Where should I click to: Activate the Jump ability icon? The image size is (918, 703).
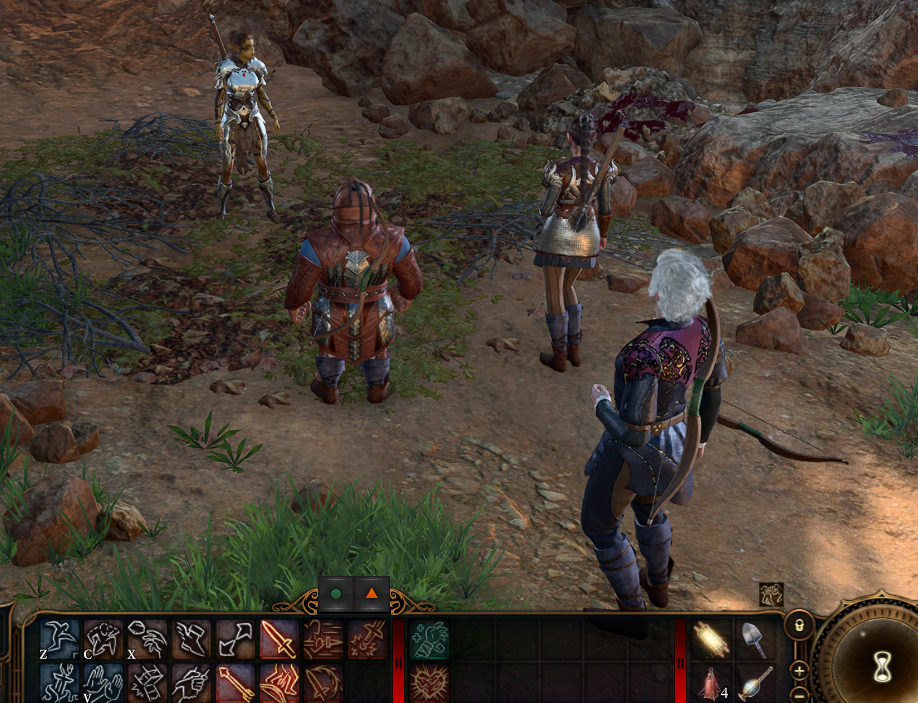tap(59, 639)
